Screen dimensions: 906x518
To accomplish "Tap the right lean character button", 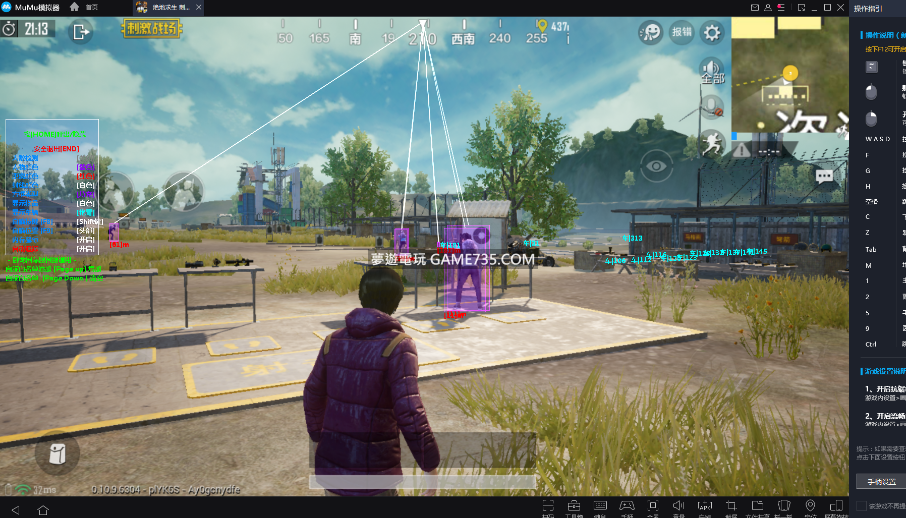I will tap(183, 191).
